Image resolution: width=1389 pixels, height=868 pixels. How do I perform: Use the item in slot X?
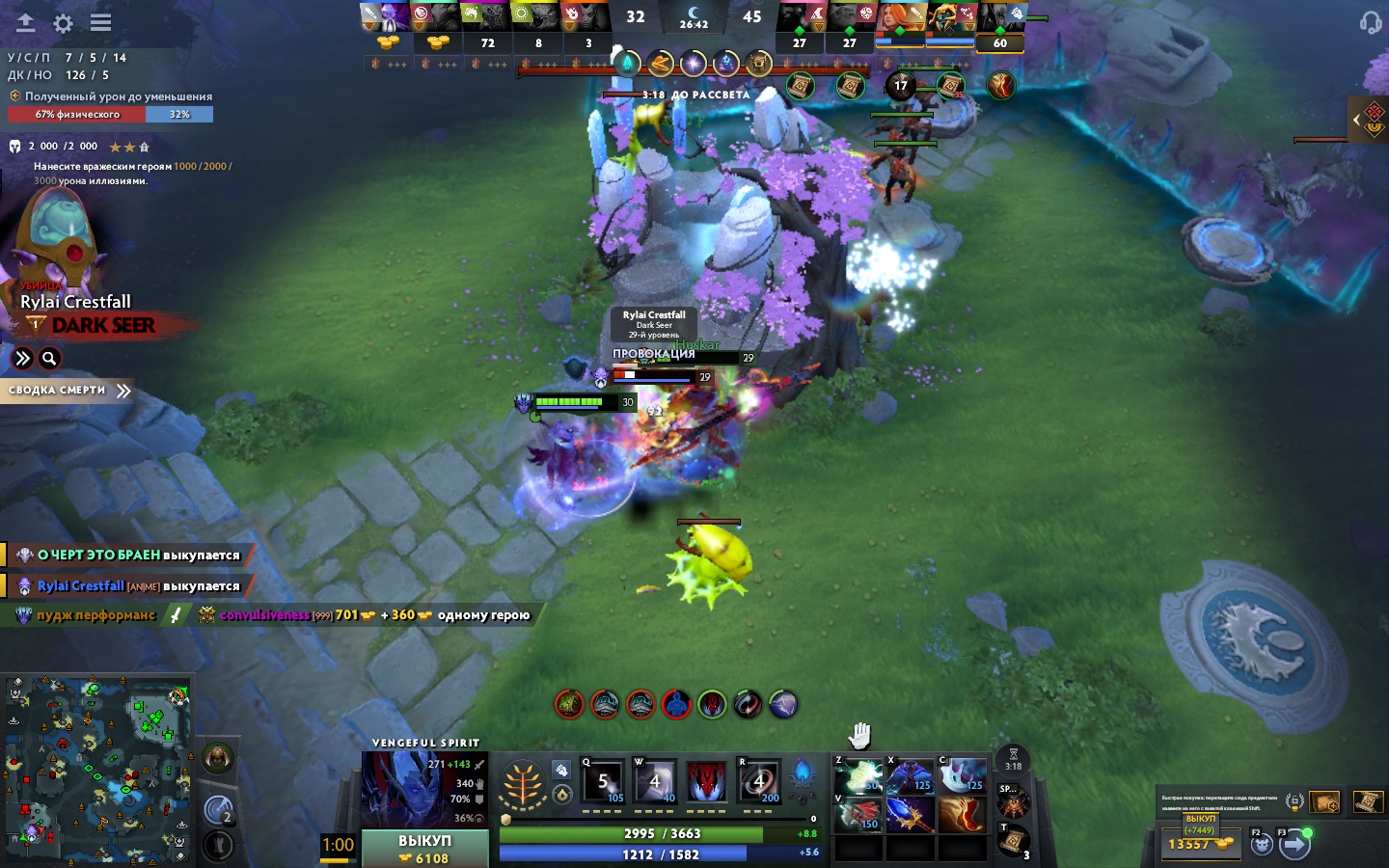pos(910,777)
